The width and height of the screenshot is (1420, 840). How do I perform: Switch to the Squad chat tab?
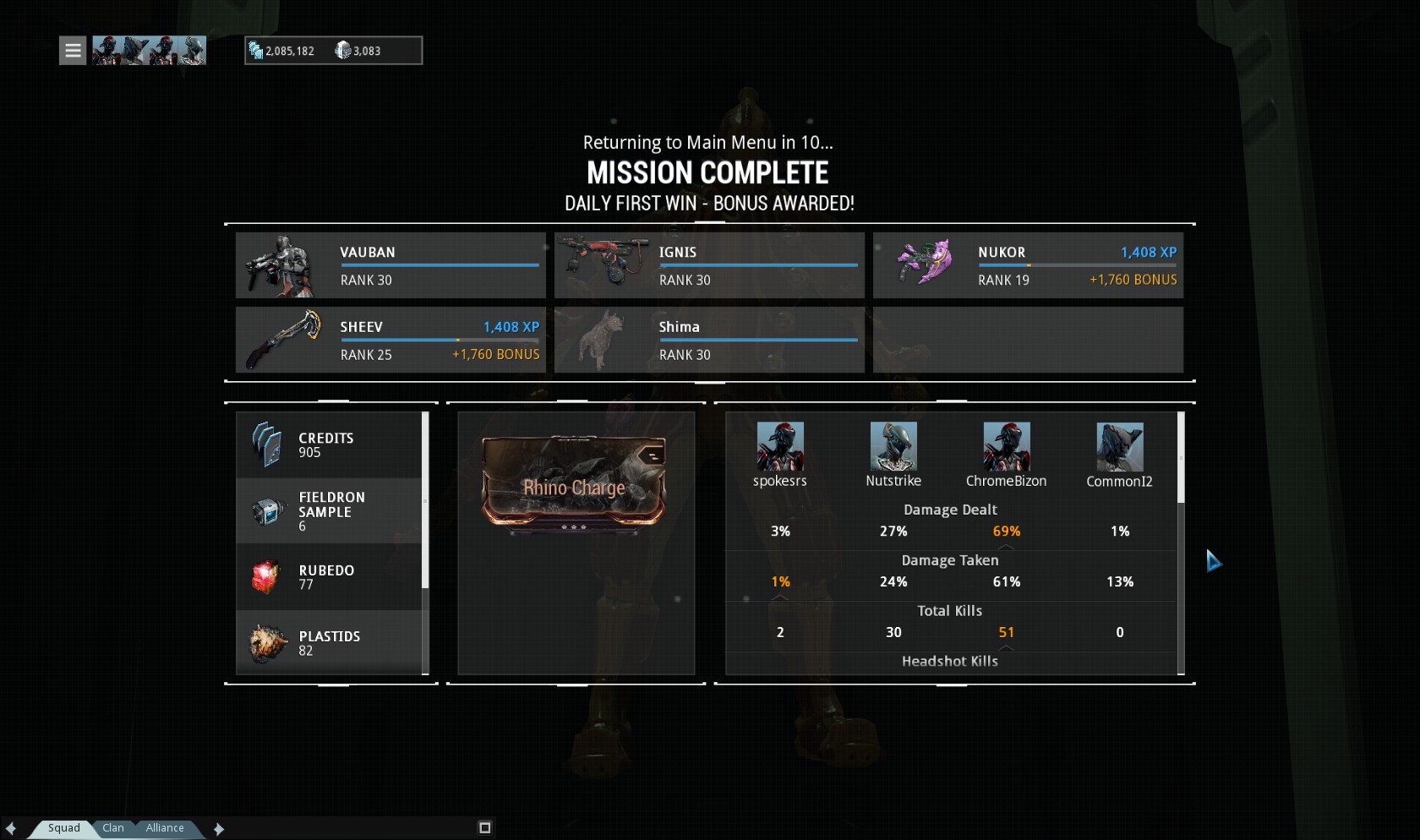(63, 828)
